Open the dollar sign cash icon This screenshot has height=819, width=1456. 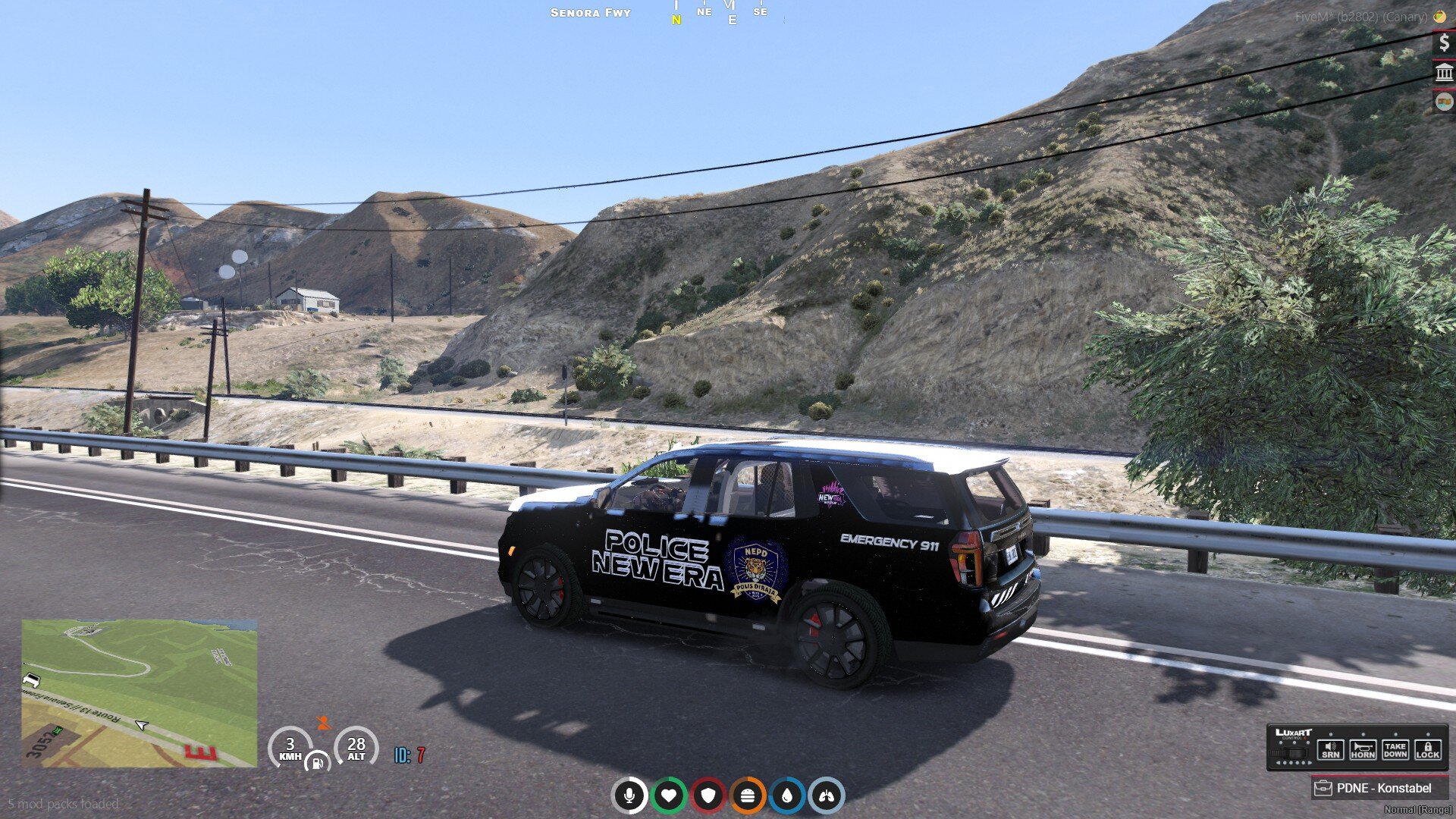click(1444, 42)
